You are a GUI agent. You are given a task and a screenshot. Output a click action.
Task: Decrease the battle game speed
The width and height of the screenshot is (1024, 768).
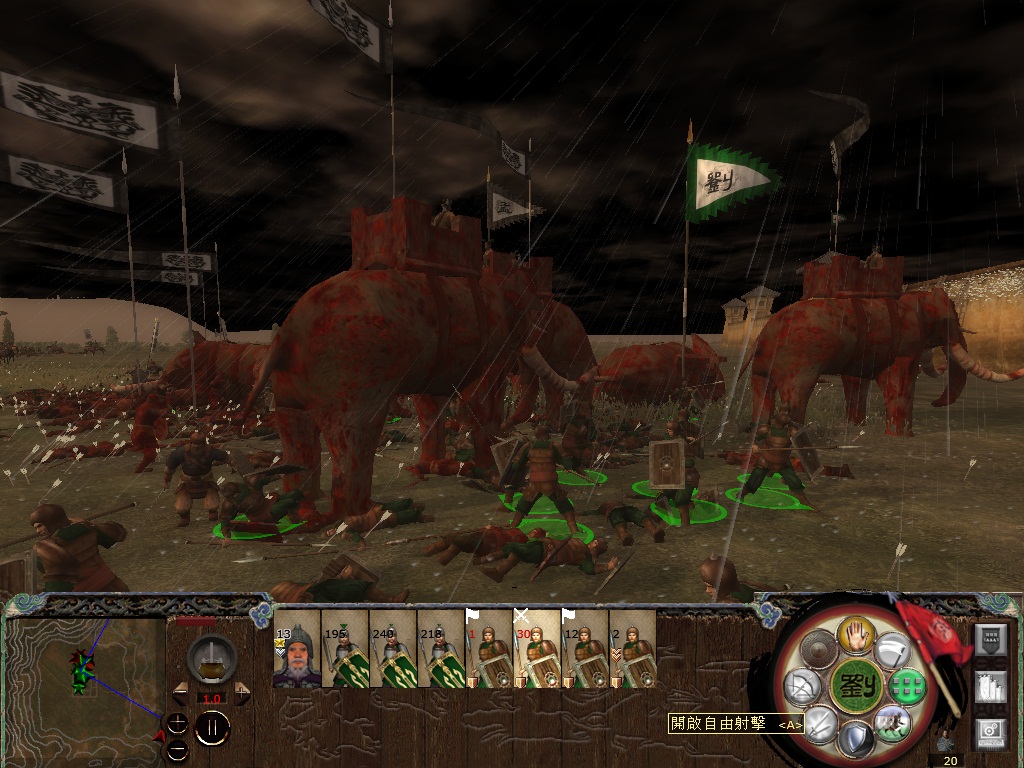point(181,693)
